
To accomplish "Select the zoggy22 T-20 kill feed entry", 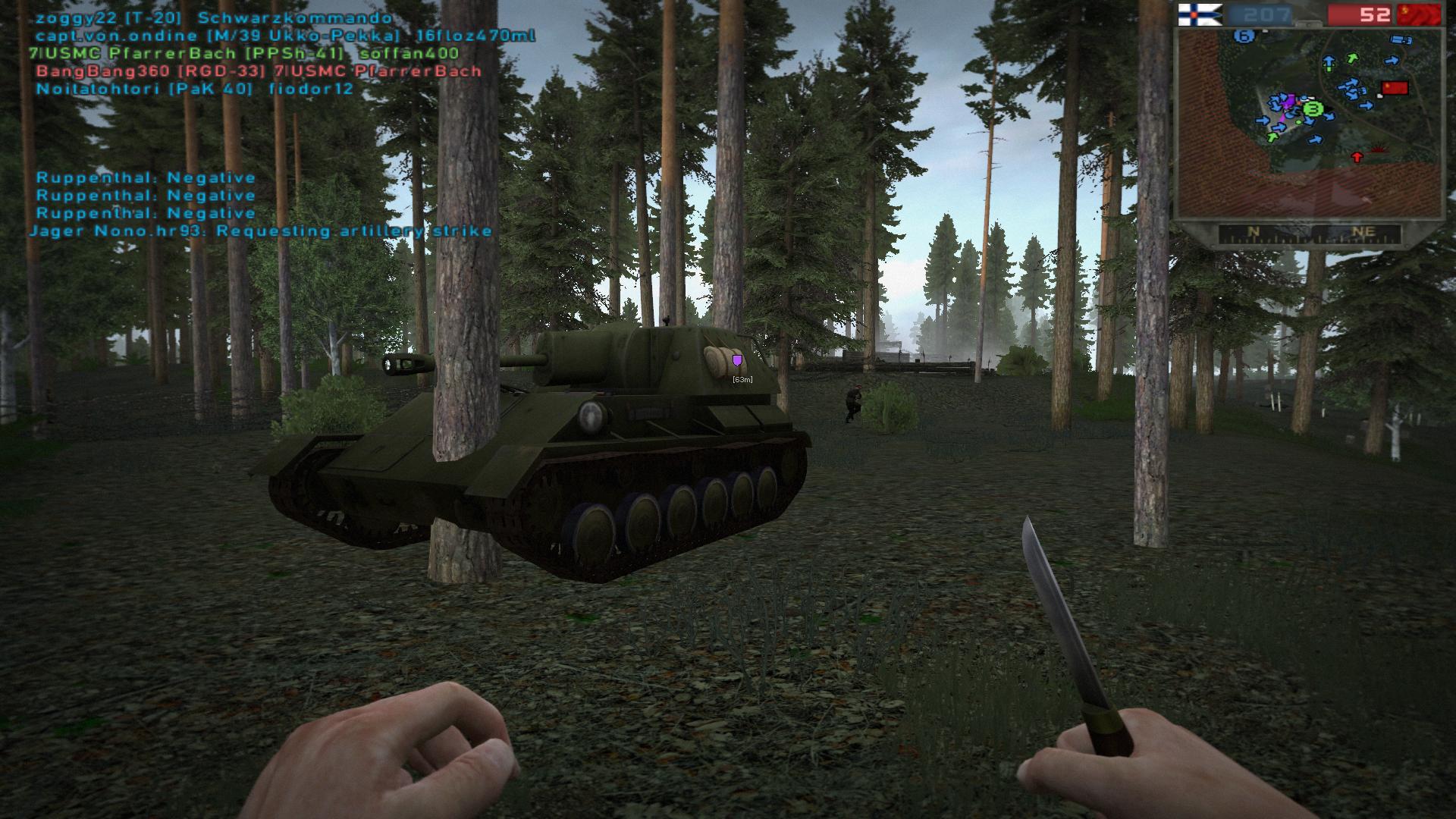I will point(214,18).
